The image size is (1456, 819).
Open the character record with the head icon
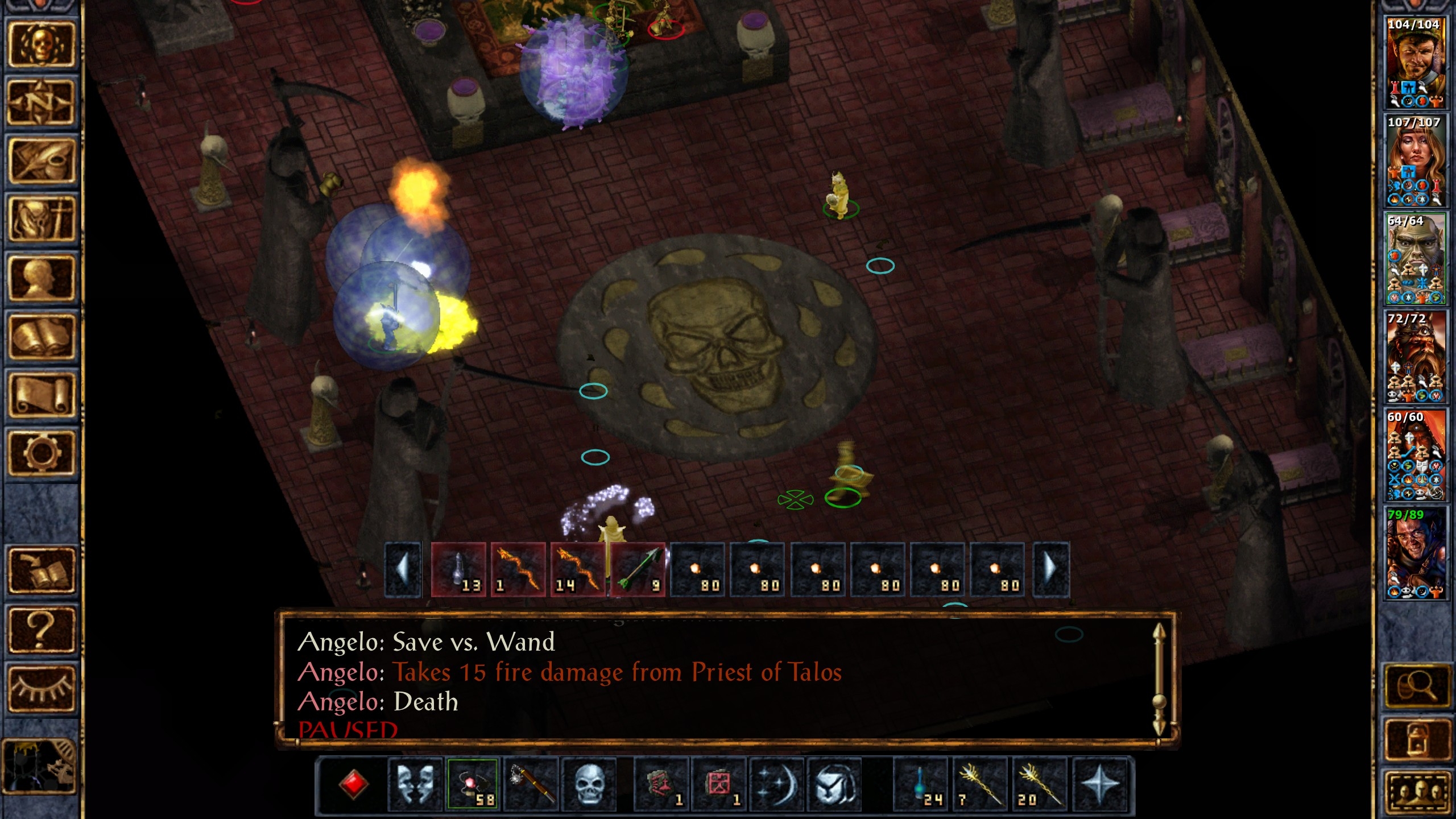coord(40,278)
